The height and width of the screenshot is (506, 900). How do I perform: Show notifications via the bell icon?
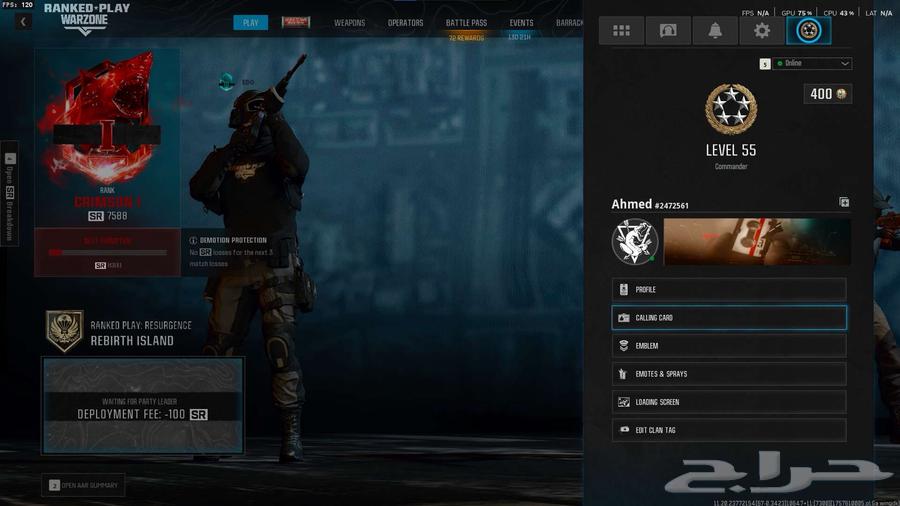tap(715, 31)
